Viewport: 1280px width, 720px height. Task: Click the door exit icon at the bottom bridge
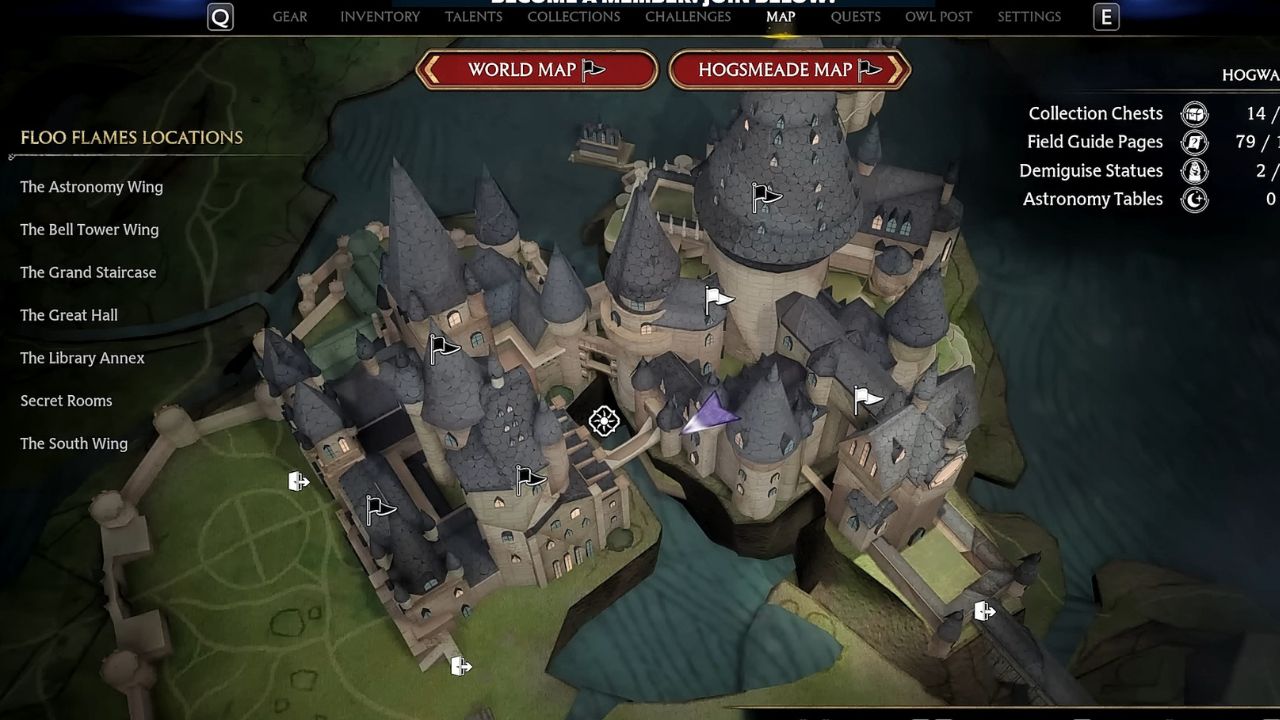461,664
